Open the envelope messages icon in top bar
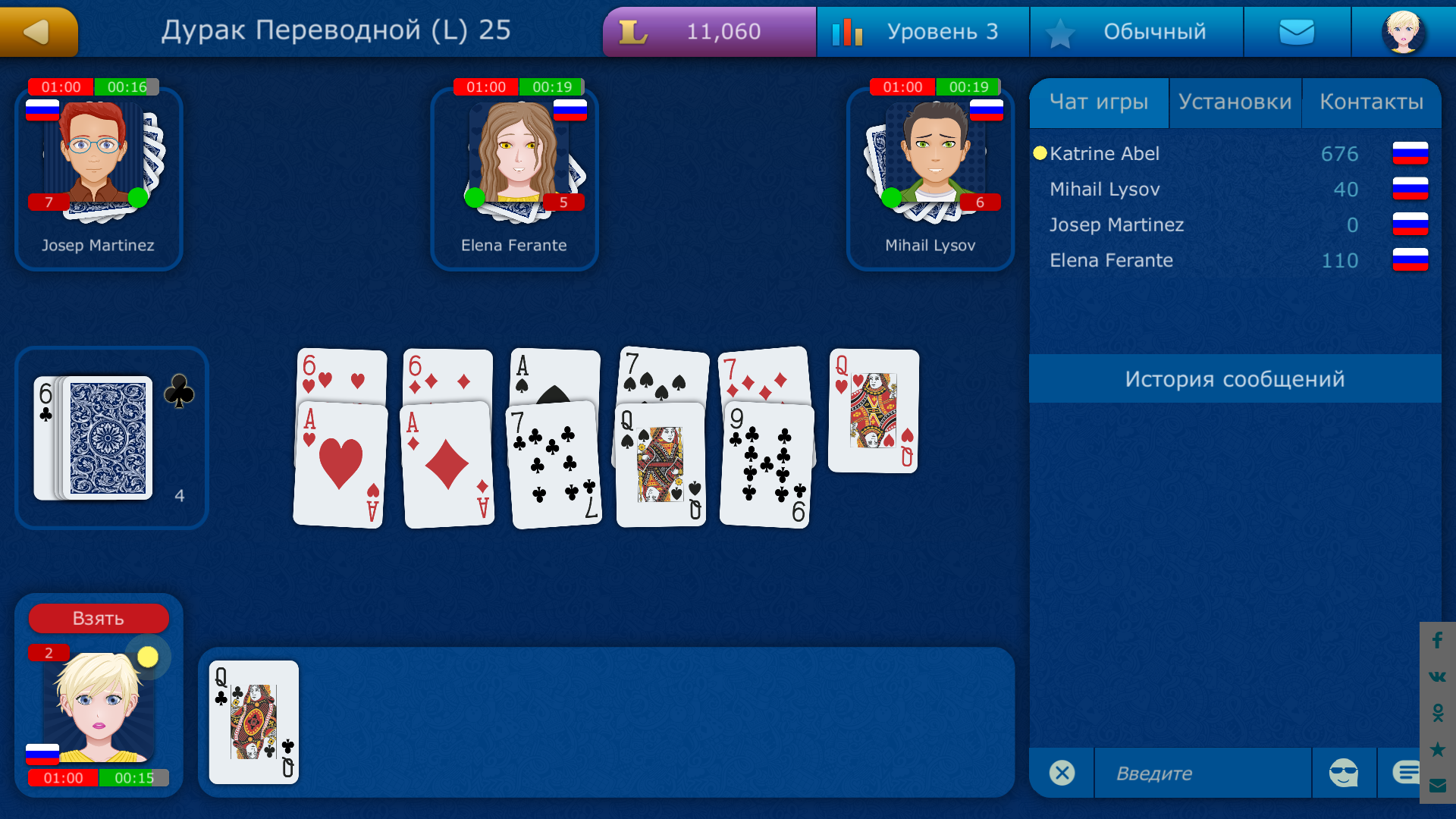Viewport: 1456px width, 819px height. coord(1297,31)
